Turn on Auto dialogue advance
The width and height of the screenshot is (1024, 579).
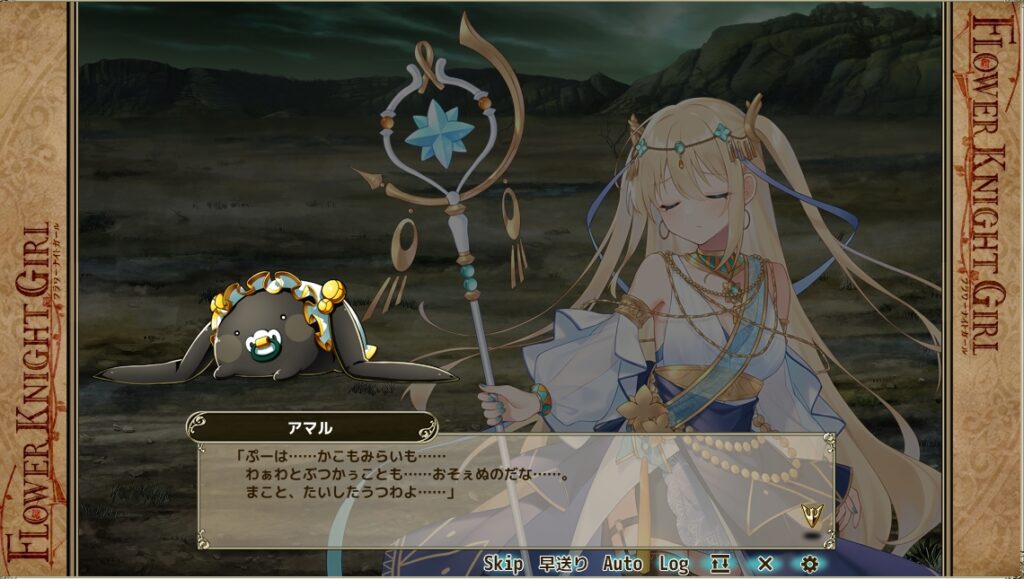coord(622,564)
